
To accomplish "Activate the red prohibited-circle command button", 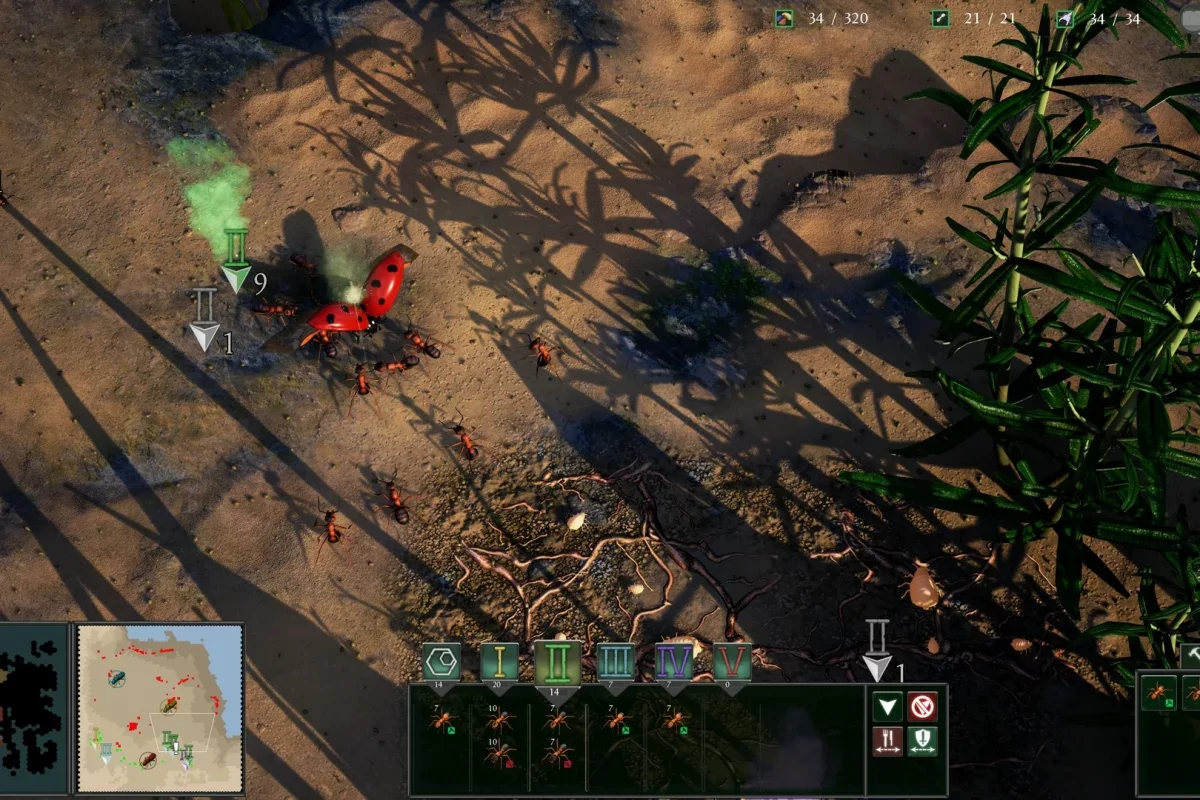I will [x=922, y=707].
